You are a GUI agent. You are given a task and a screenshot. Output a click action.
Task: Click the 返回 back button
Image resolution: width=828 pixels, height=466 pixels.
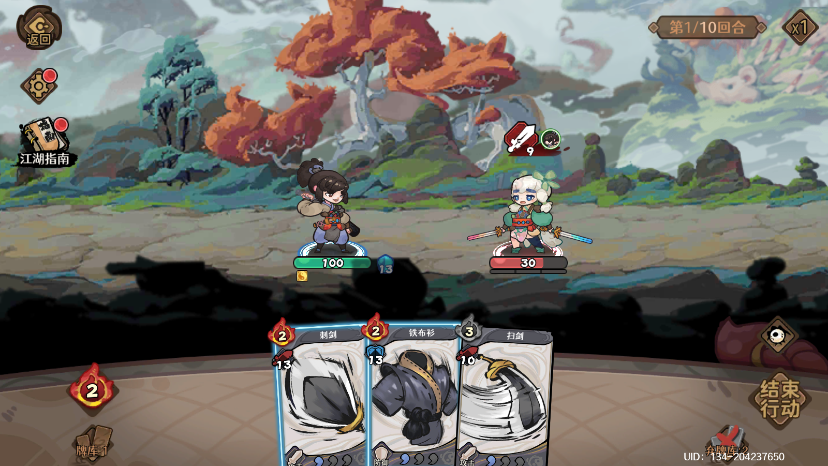(38, 27)
